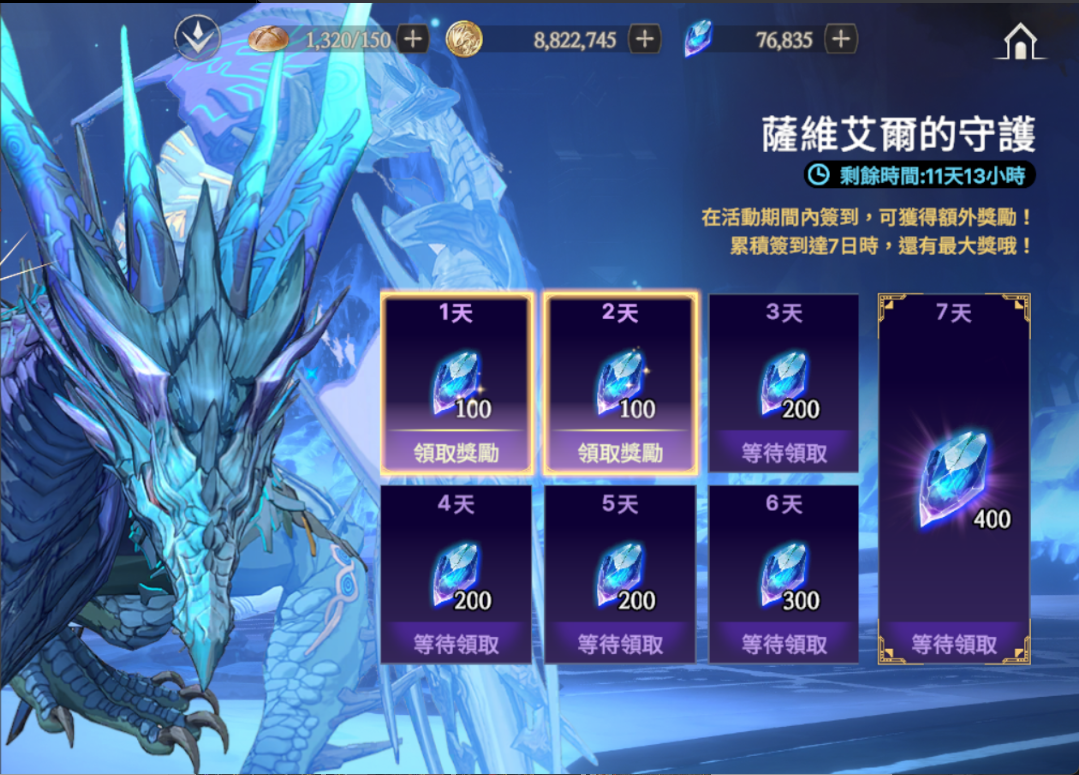Claim the day 2 reward (2天)
Screen dimensions: 1079x775
[x=619, y=452]
